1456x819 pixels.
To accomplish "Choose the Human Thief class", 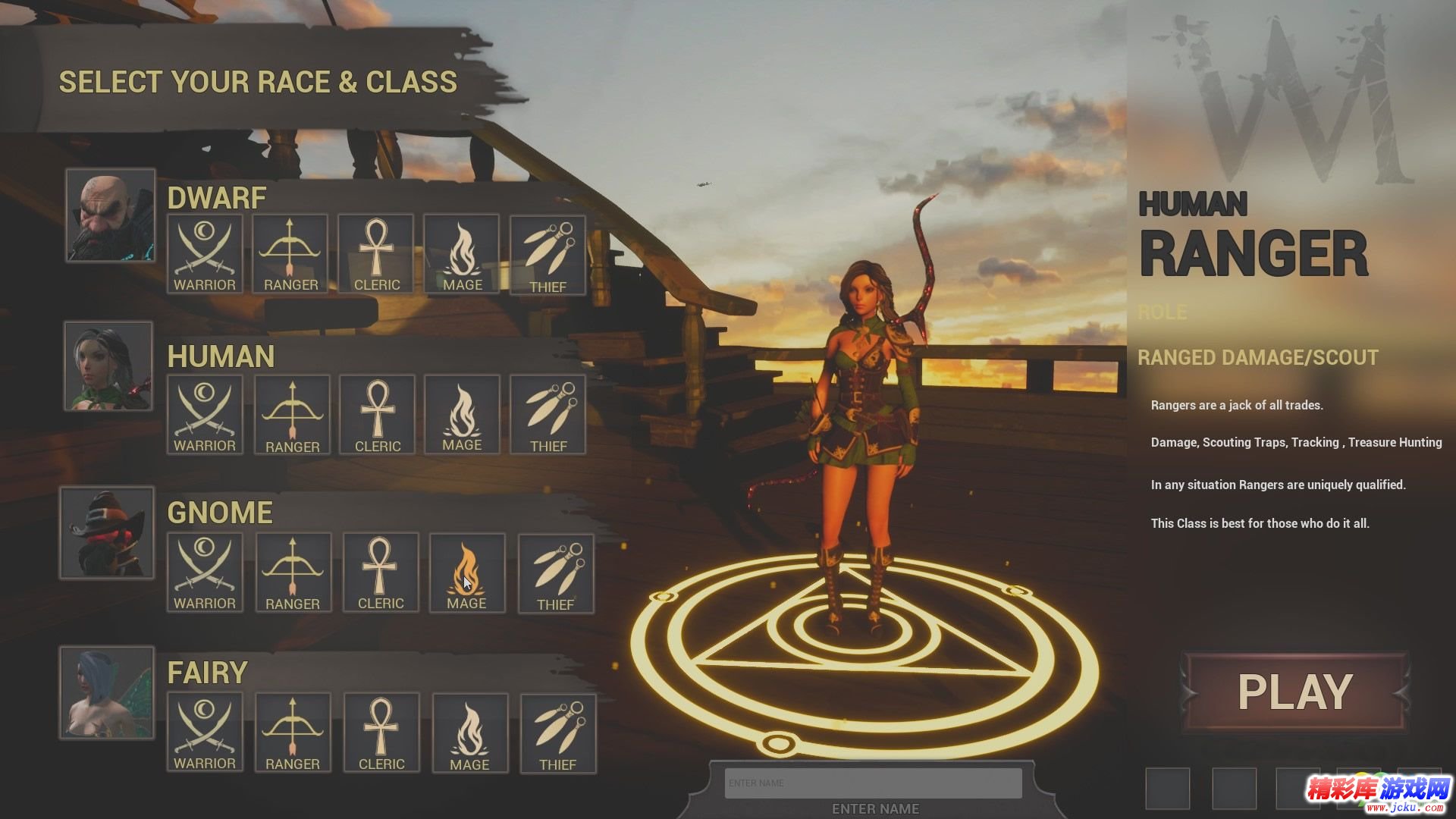I will [x=548, y=414].
